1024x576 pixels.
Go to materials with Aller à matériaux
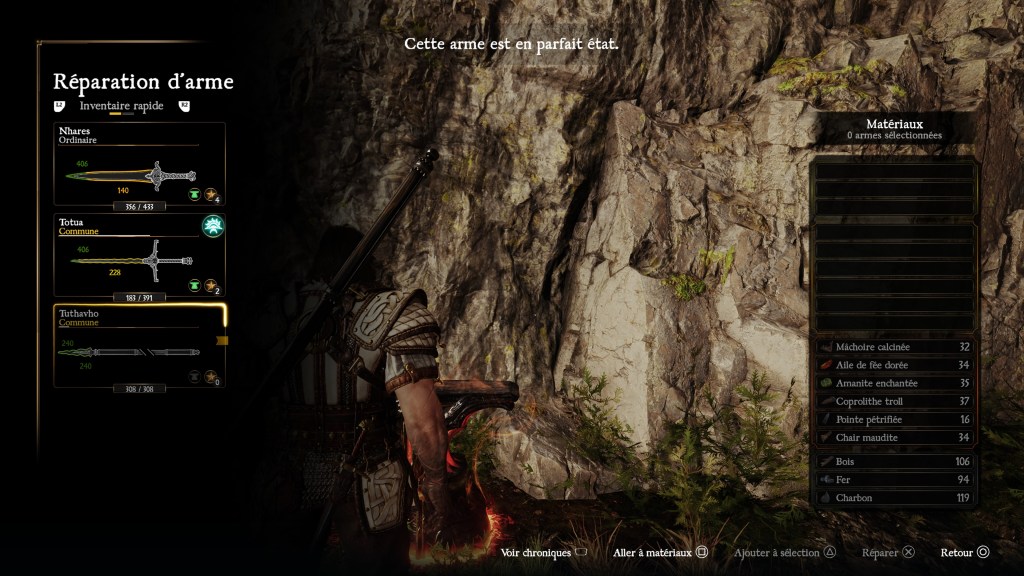click(x=661, y=553)
